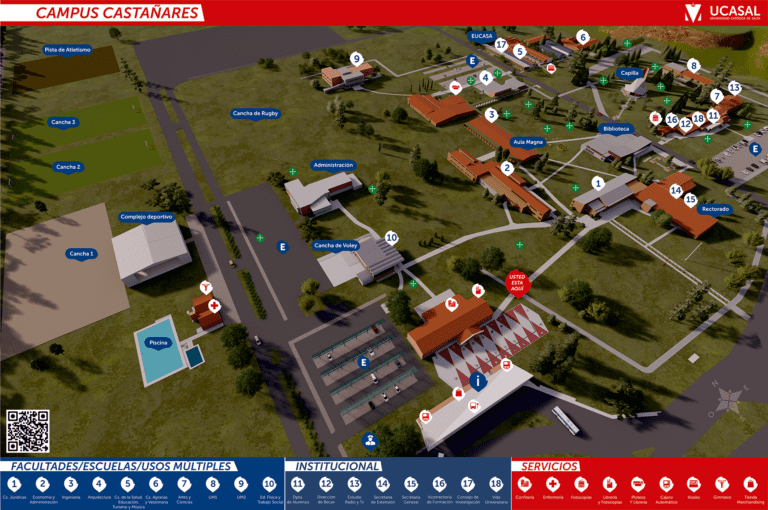Click the Tienda Merchandising legend icon
Screen dimensions: 768x510
(x=751, y=484)
